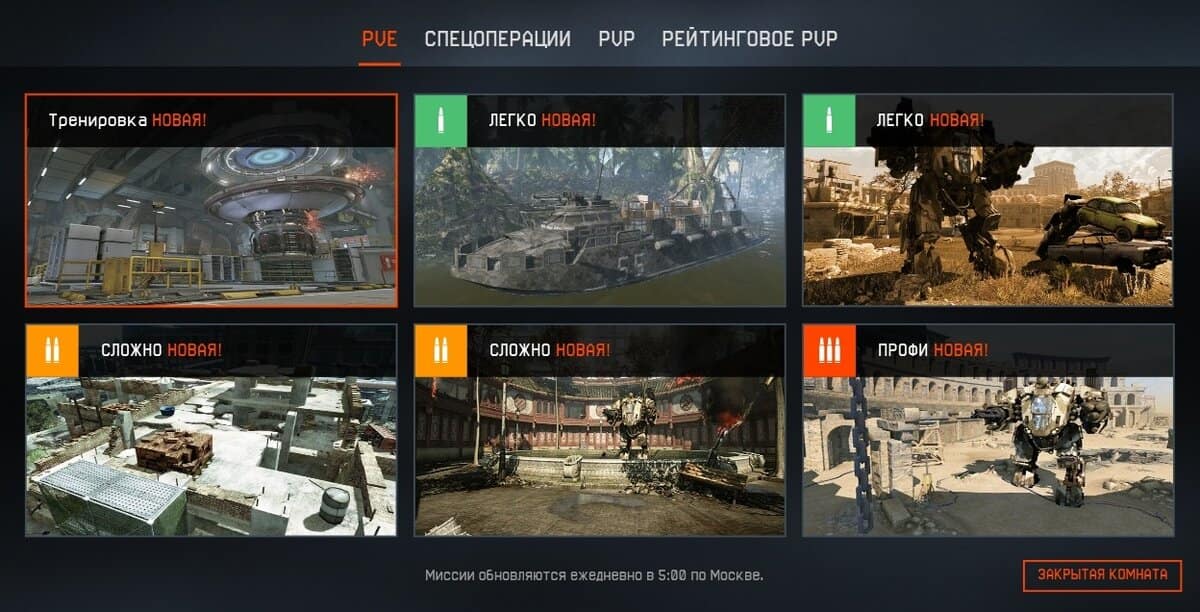Select the PVP tab
The width and height of the screenshot is (1200, 612).
click(616, 39)
